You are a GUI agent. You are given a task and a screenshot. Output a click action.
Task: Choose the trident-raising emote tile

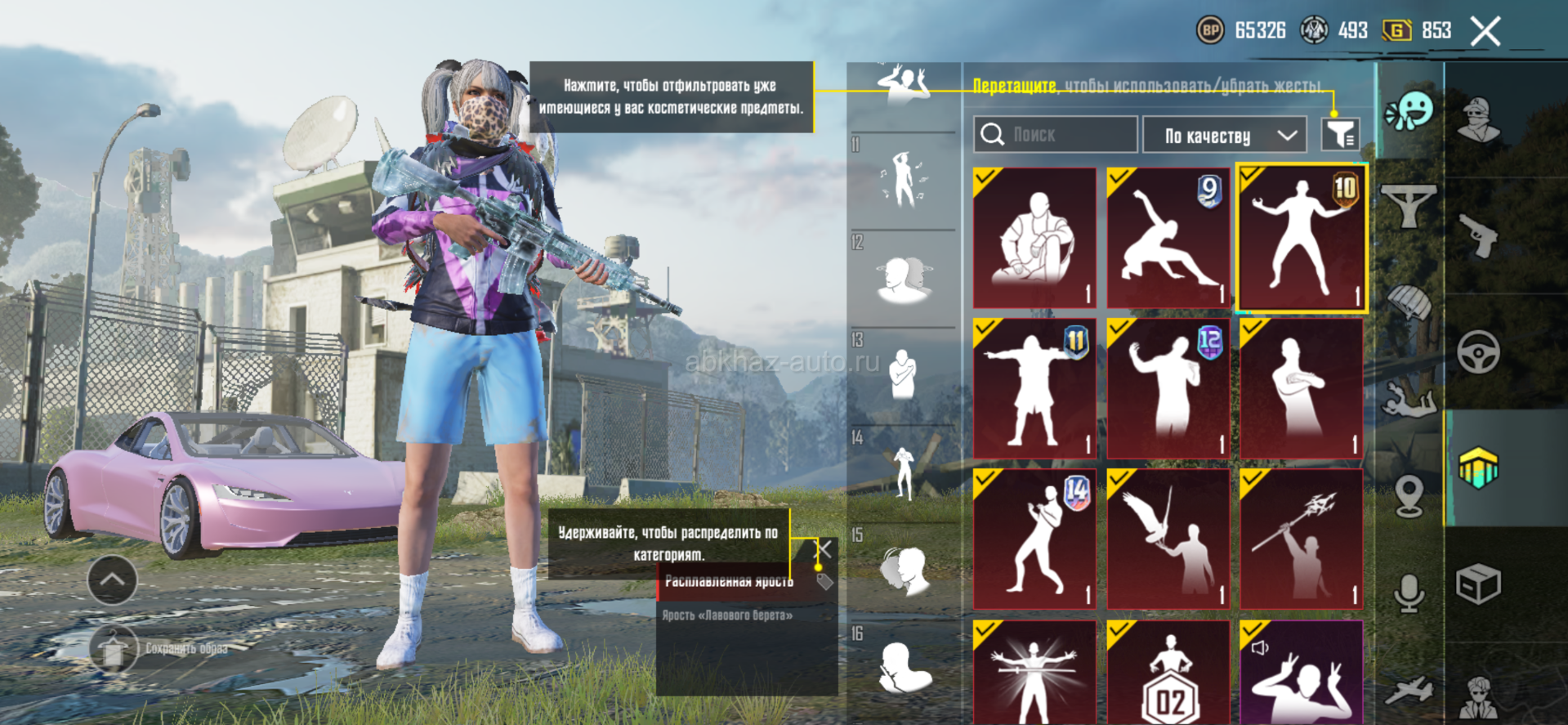click(1302, 539)
